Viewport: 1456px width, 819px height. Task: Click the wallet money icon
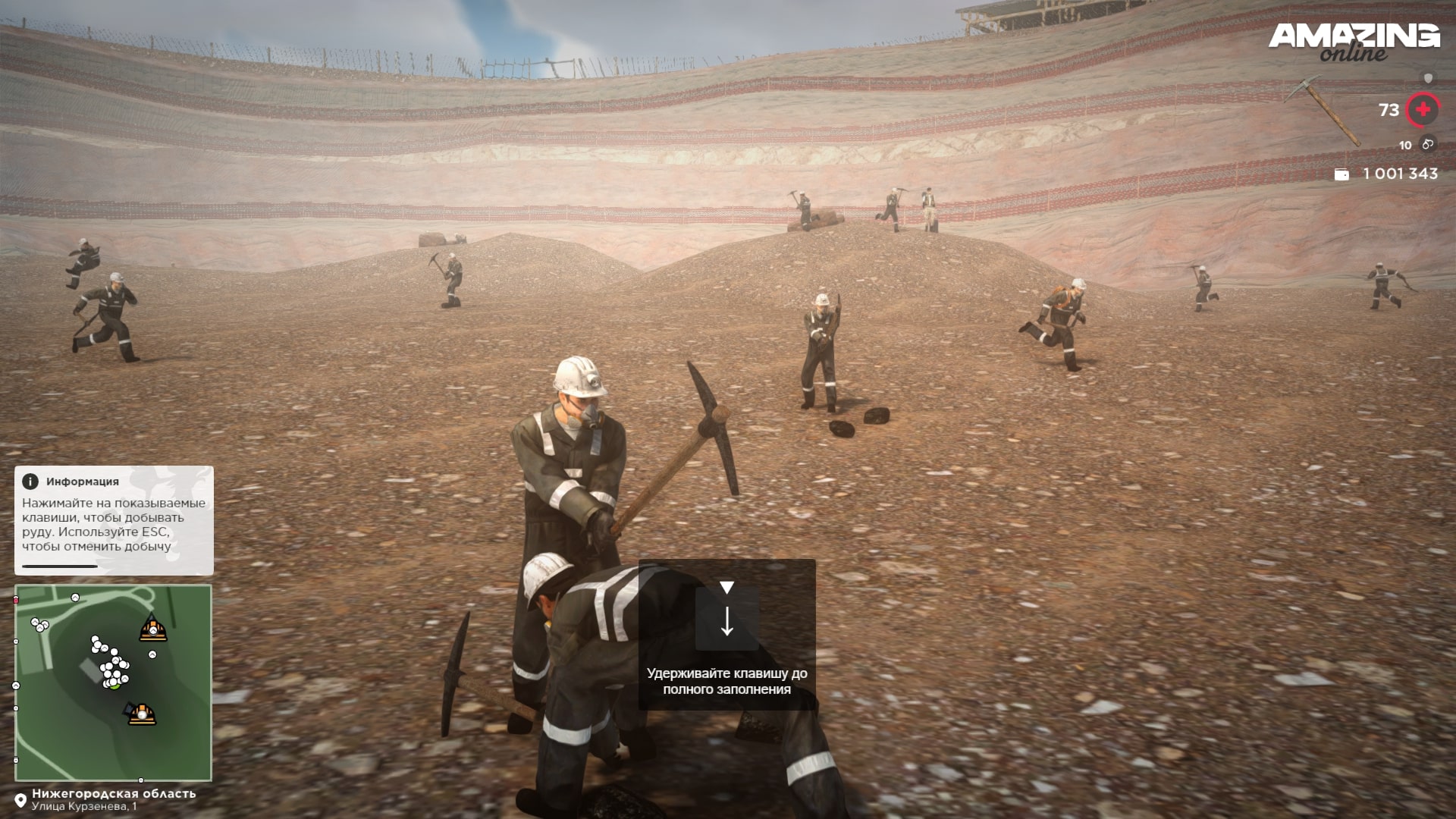pyautogui.click(x=1341, y=174)
